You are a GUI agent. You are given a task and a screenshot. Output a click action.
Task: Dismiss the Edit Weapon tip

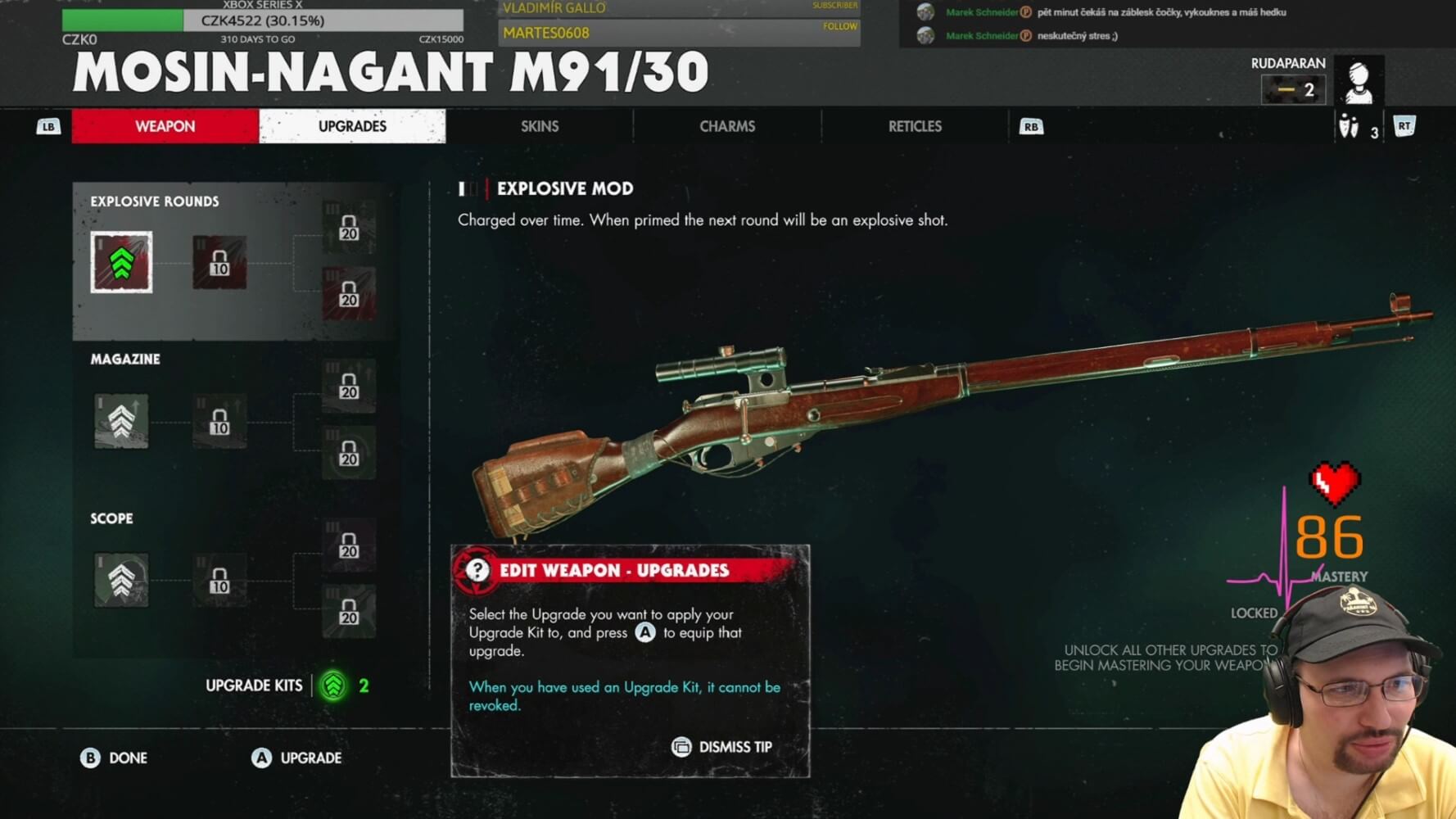tap(722, 747)
